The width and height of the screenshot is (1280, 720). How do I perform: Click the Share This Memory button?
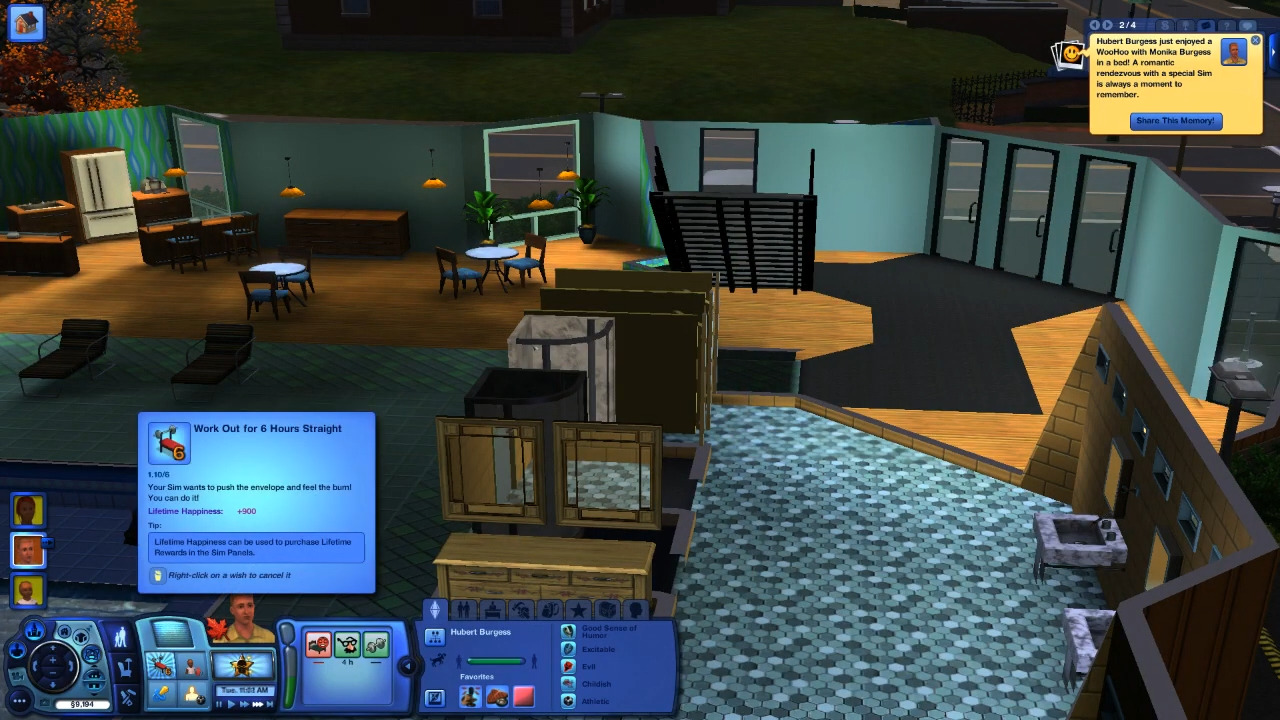(x=1175, y=120)
